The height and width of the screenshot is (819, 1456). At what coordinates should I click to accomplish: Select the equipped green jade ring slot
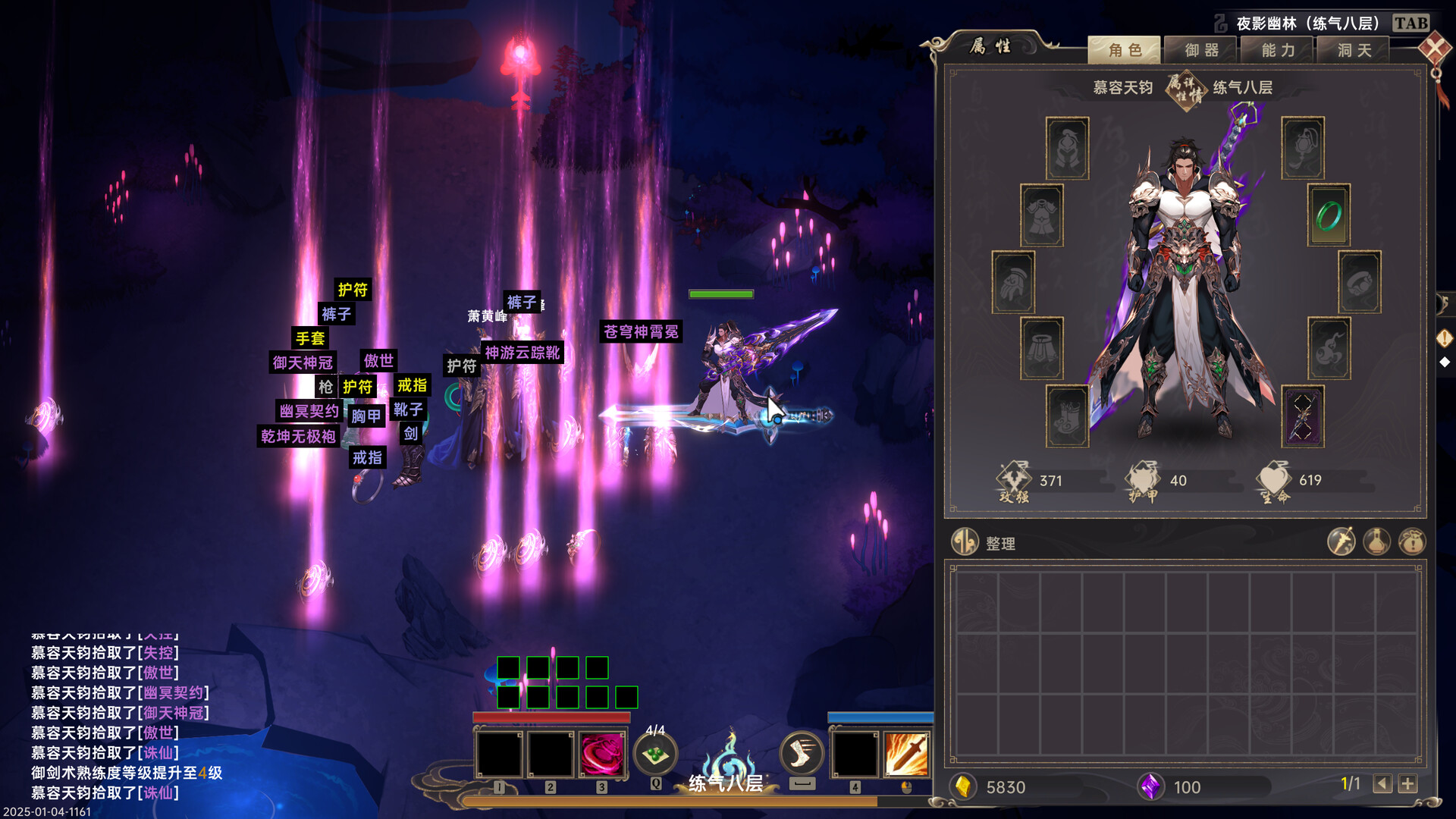point(1329,215)
